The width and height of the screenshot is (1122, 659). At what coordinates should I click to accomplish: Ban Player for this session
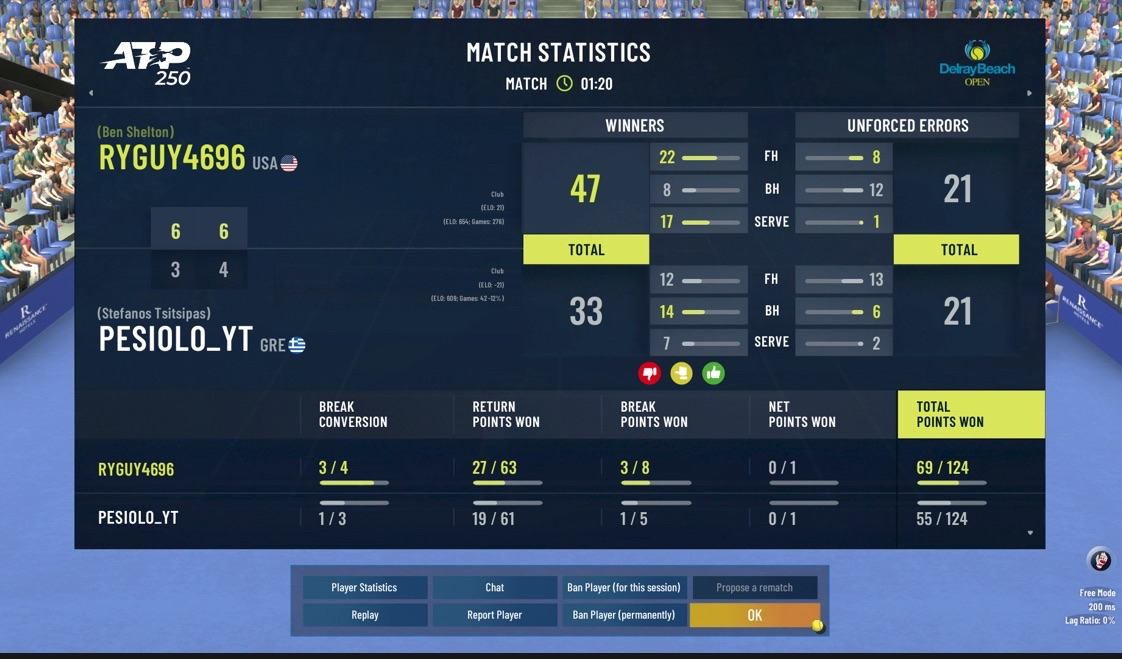click(623, 587)
